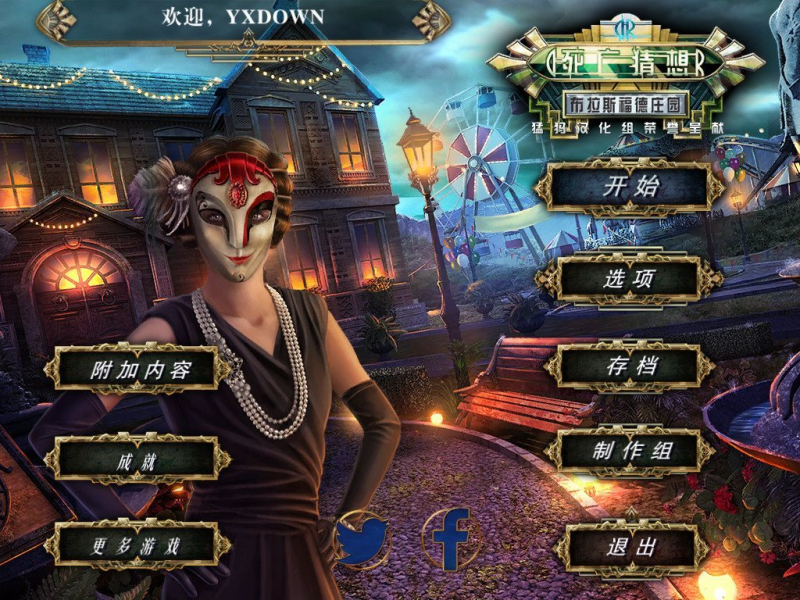View the 成就 achievements

pos(138,459)
